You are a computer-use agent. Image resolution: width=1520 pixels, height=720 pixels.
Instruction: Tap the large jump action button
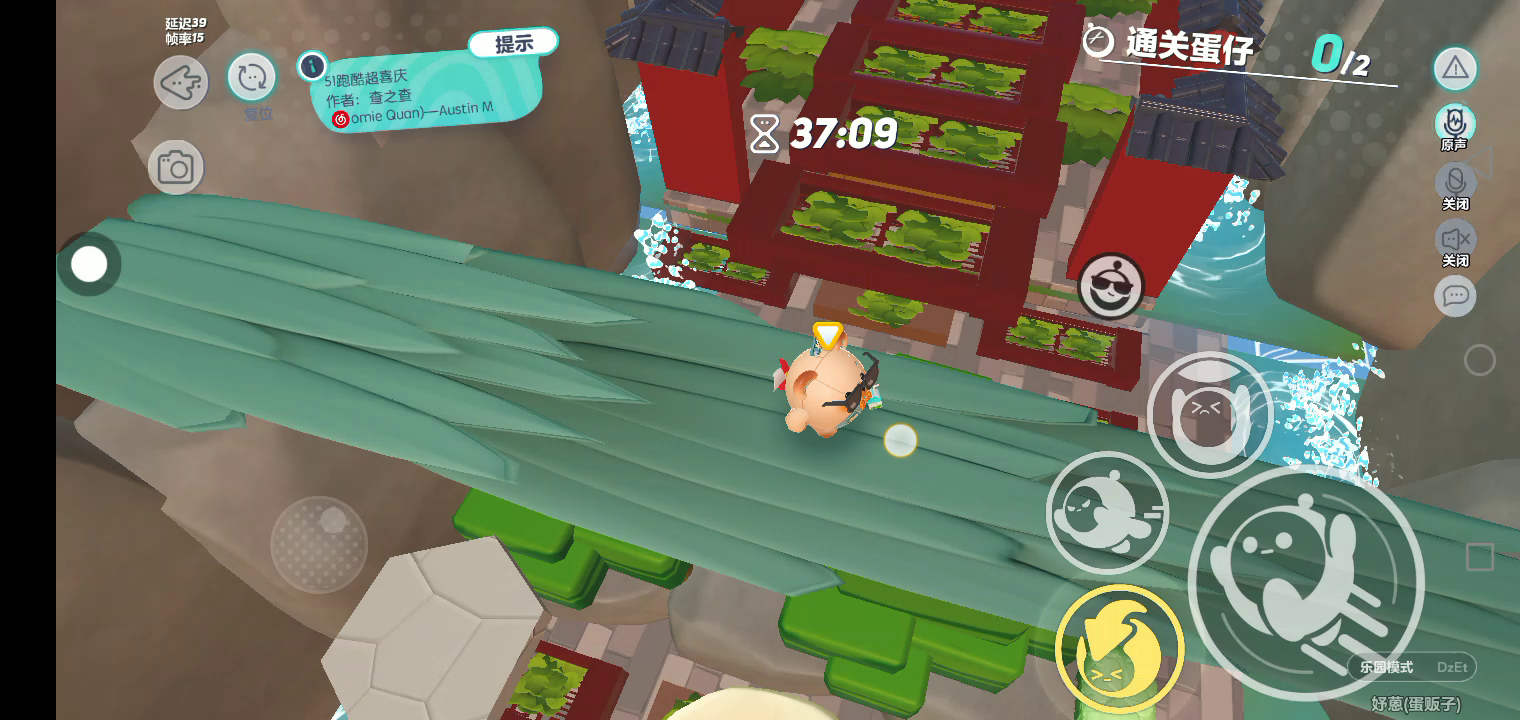pyautogui.click(x=1305, y=582)
